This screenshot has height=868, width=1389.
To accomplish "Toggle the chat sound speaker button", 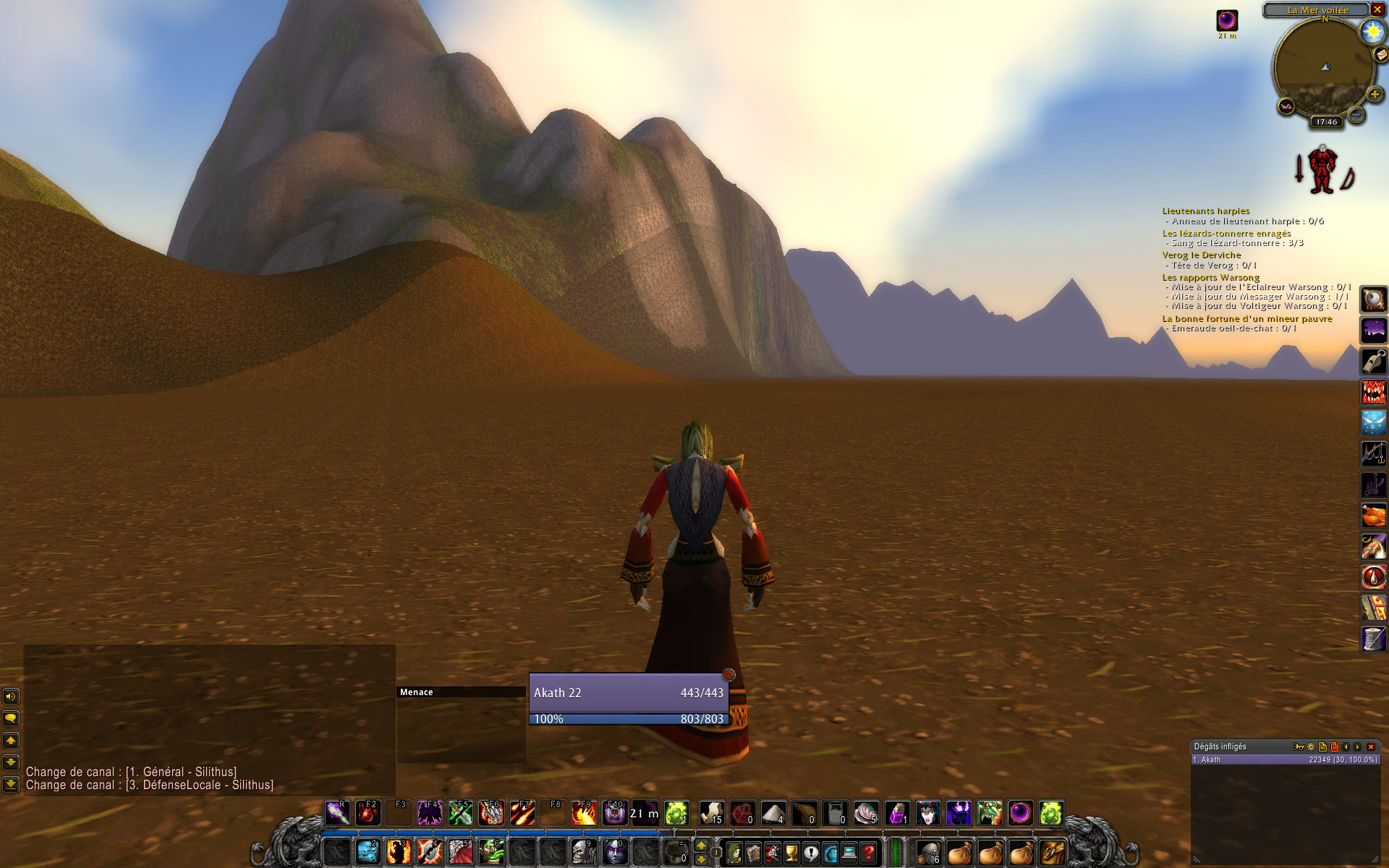I will (10, 697).
